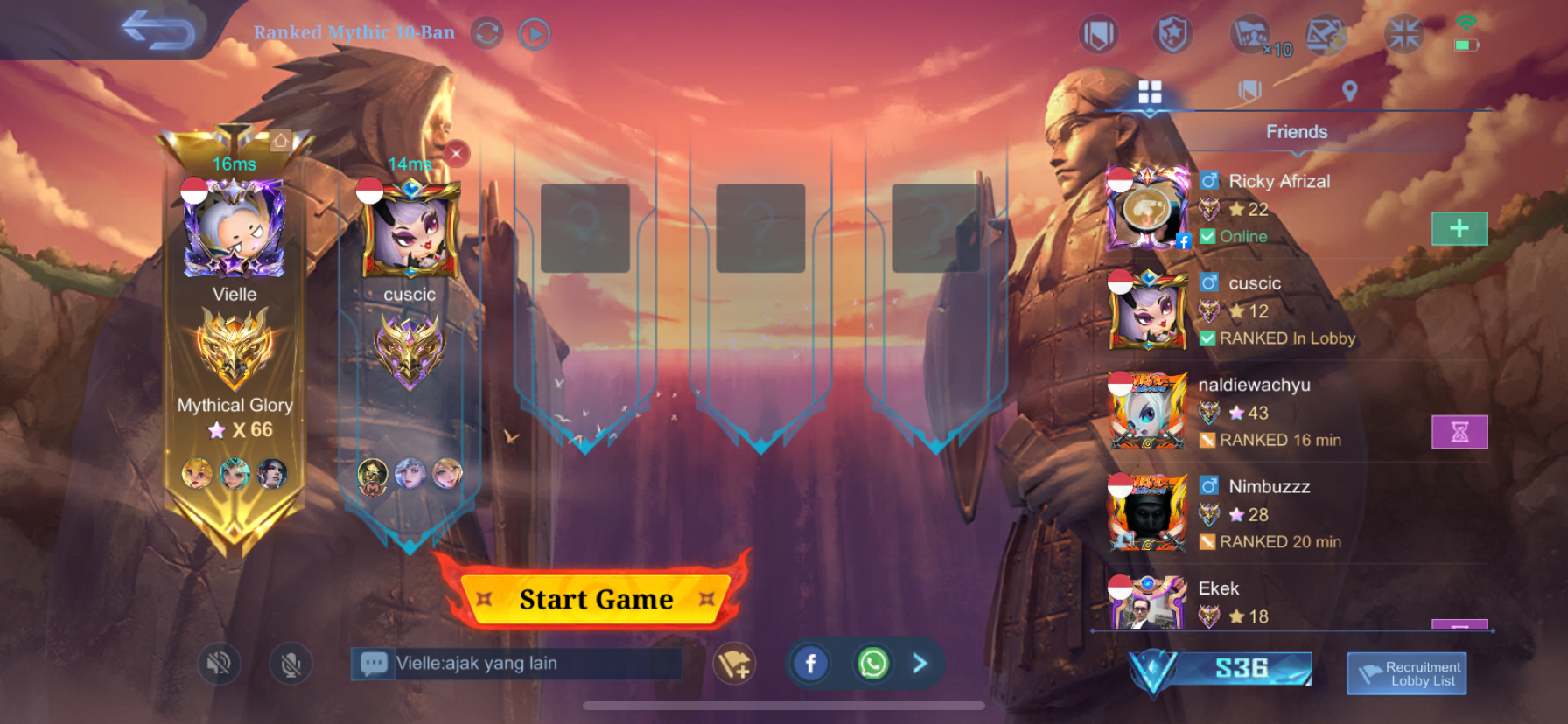Toggle the microphone mute button
The image size is (1568, 724).
click(x=291, y=665)
